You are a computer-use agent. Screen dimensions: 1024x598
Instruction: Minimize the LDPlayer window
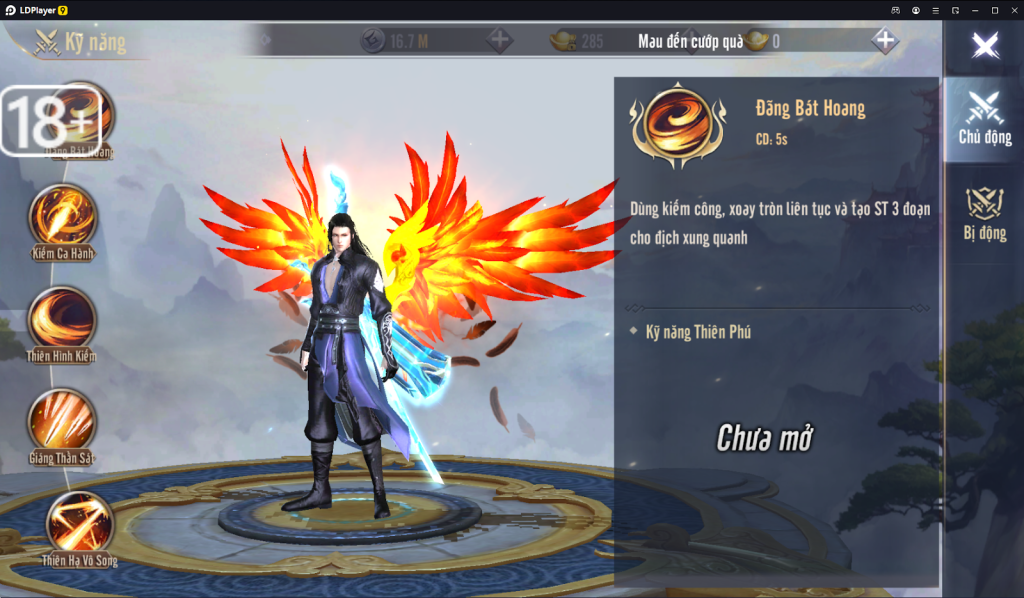pos(975,9)
